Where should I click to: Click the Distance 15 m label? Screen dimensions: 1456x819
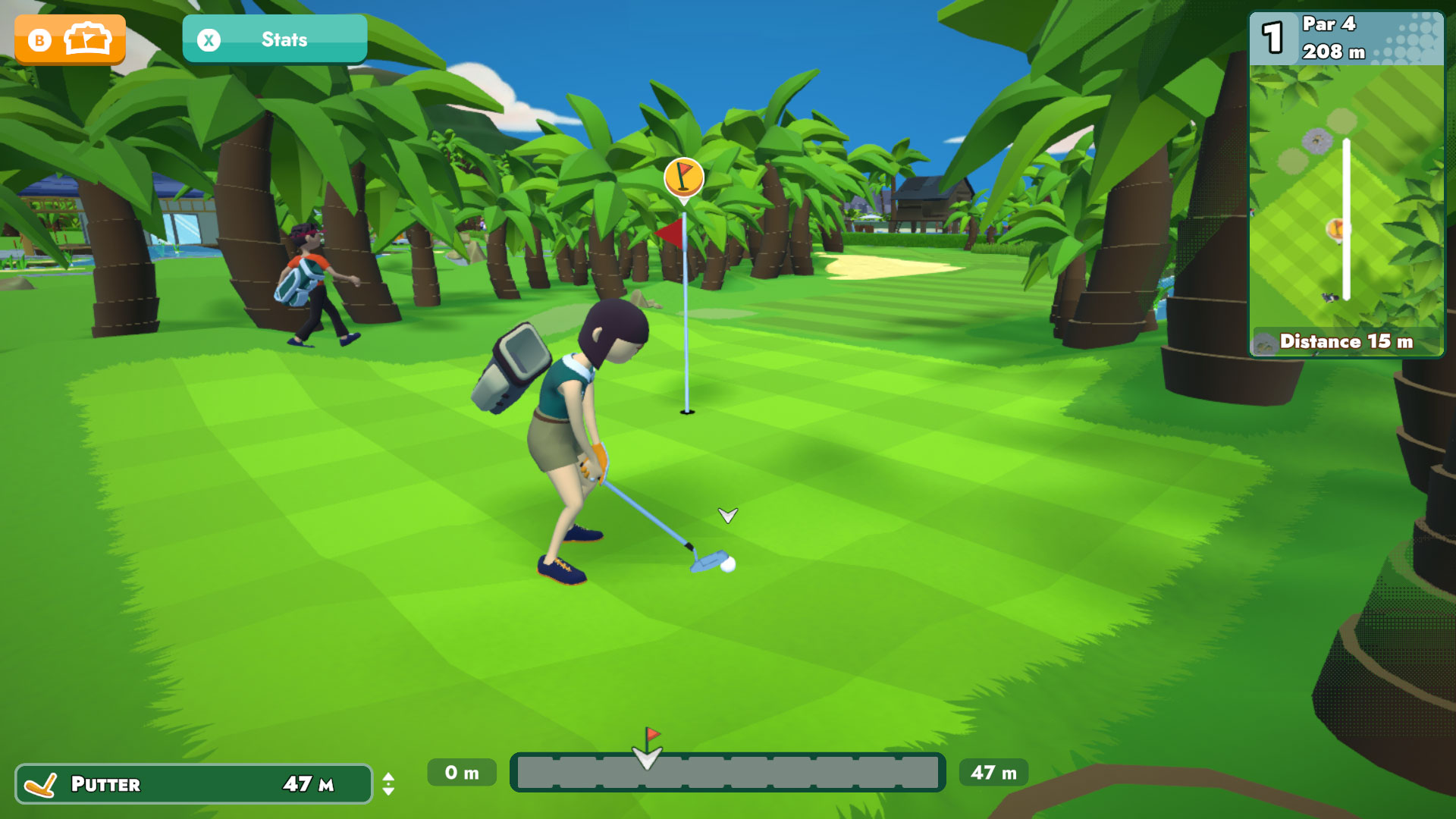pos(1348,342)
